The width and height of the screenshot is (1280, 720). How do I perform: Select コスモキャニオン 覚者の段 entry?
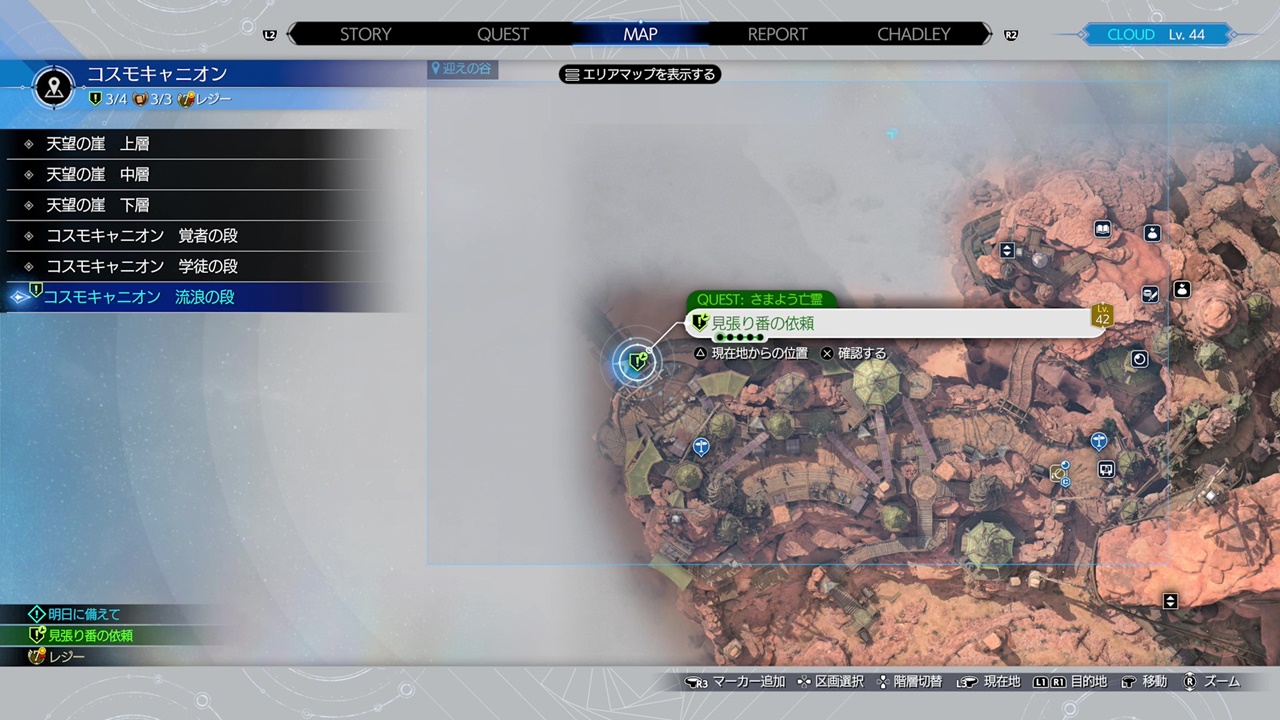[142, 236]
